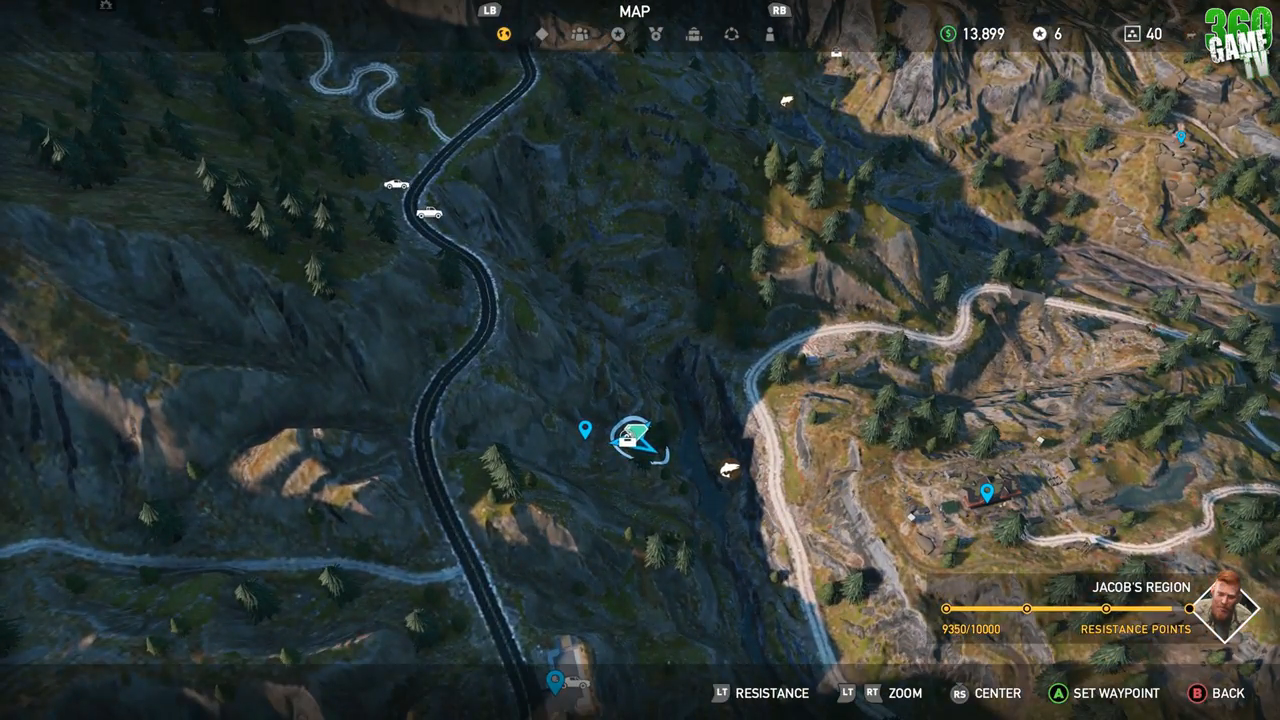Click the star points-of-interest filter
The width and height of the screenshot is (1280, 720).
pos(617,33)
